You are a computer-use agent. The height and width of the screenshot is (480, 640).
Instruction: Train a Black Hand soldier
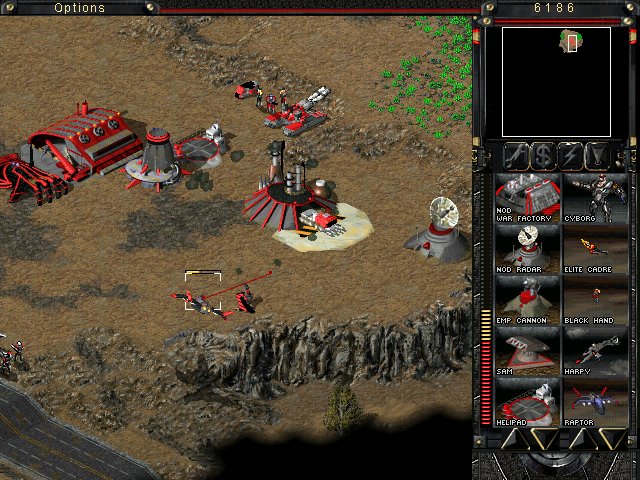595,299
